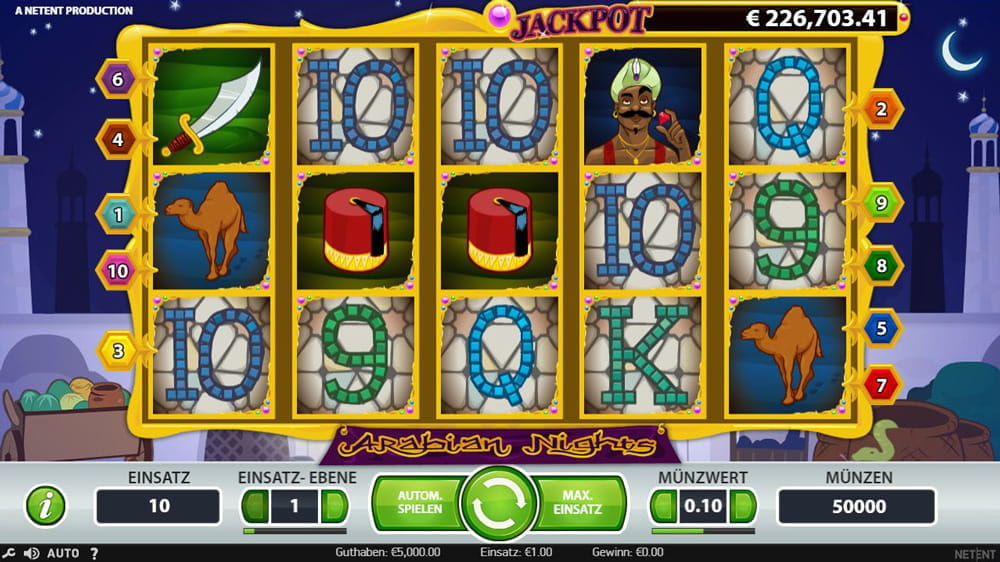
Task: Select payline 2 orange marker
Action: [882, 110]
